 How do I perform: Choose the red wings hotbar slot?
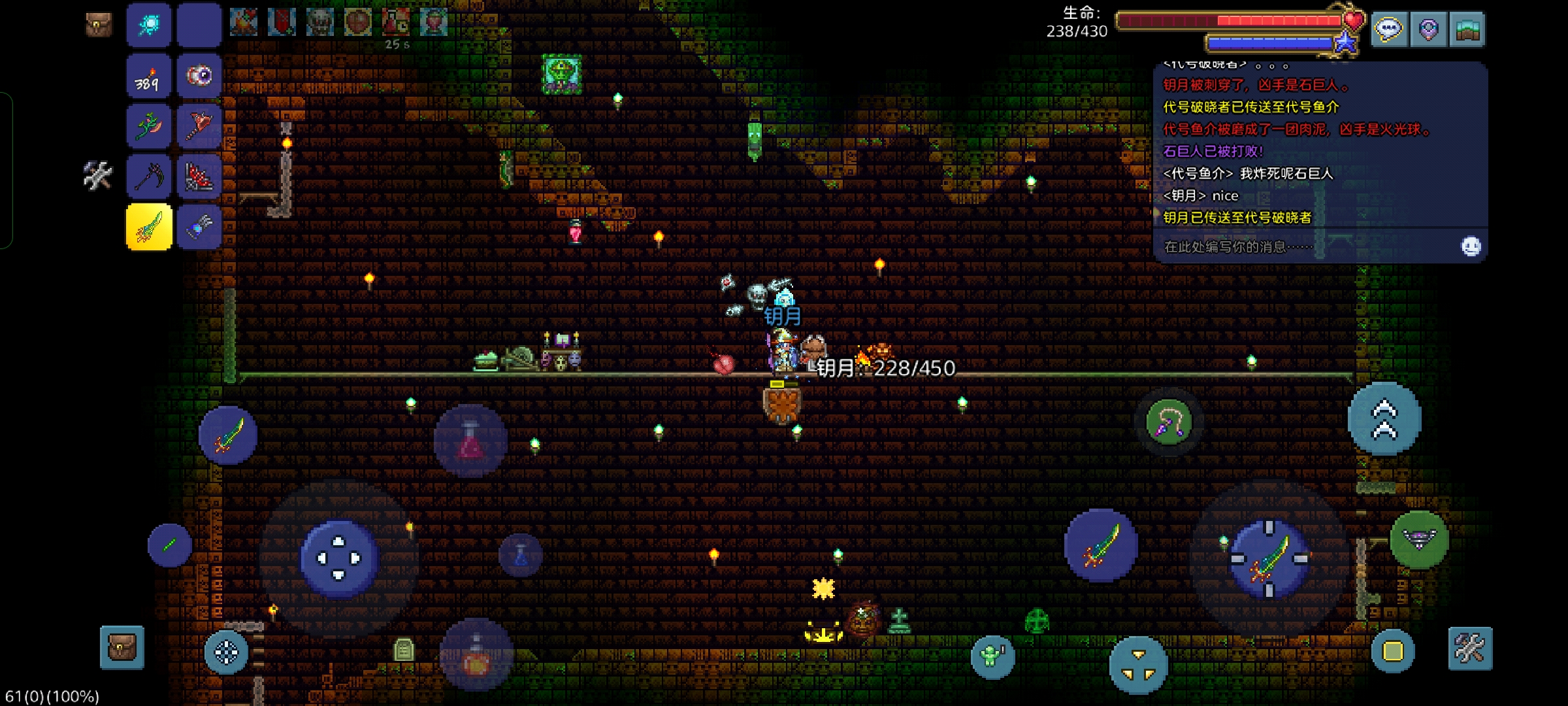[x=199, y=176]
